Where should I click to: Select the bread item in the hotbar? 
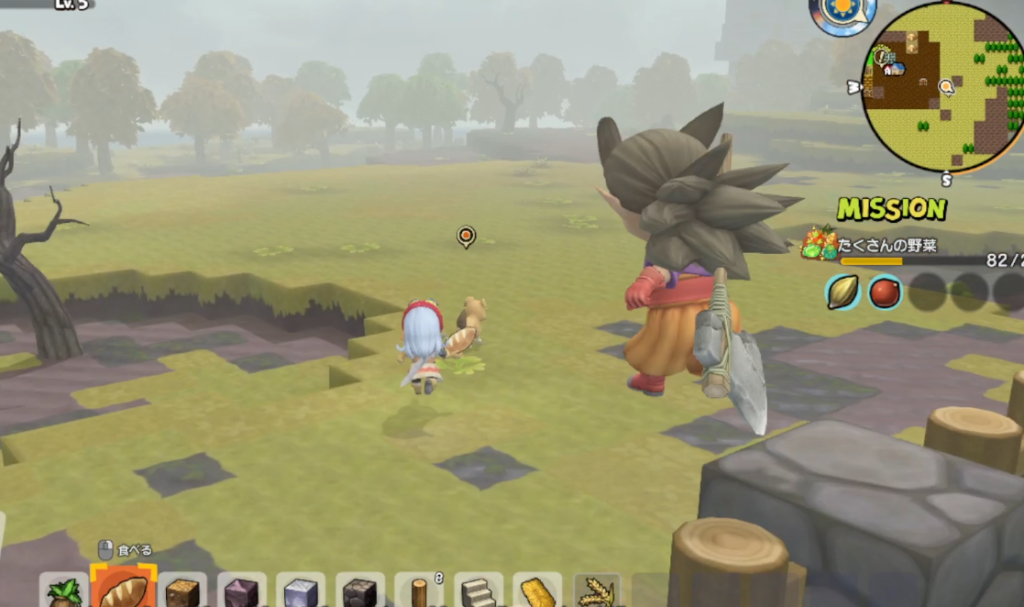click(124, 590)
